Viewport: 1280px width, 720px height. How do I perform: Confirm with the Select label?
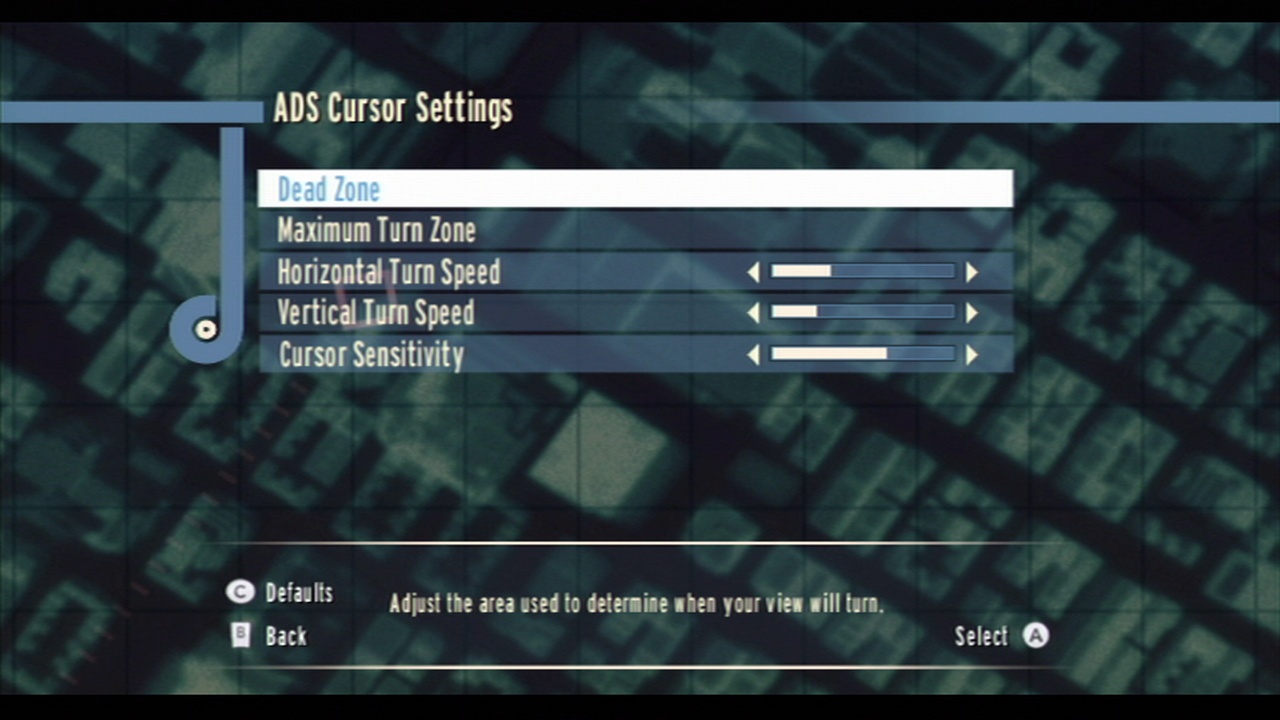click(981, 636)
